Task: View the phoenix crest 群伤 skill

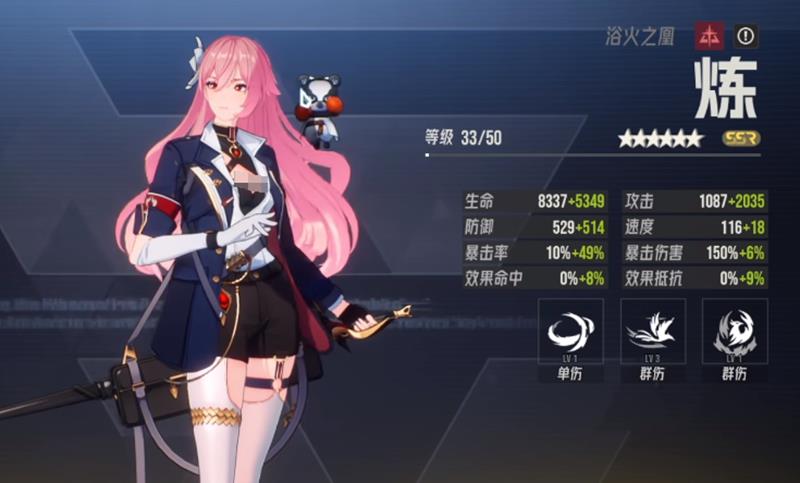Action: tap(735, 332)
